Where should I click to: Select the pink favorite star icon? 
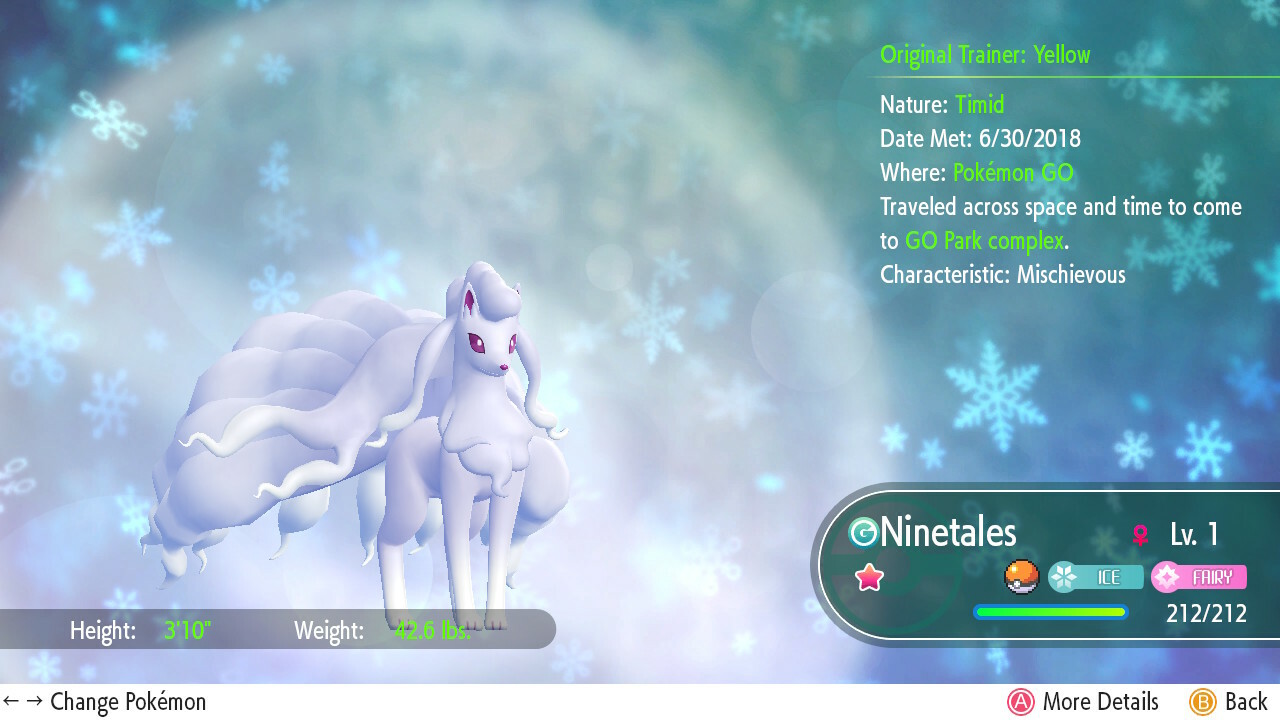click(869, 577)
